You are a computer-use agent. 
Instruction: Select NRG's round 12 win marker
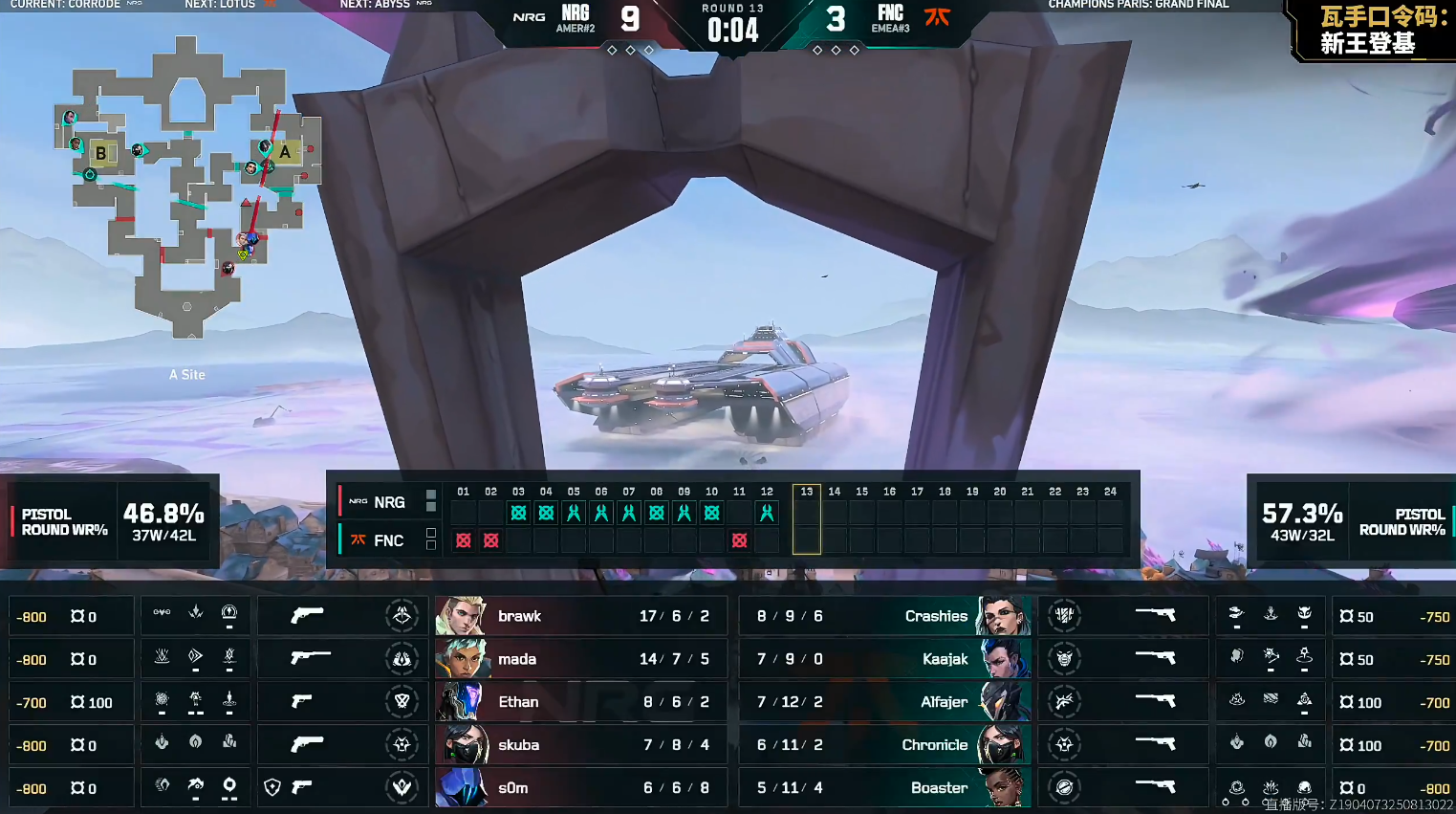[x=767, y=513]
